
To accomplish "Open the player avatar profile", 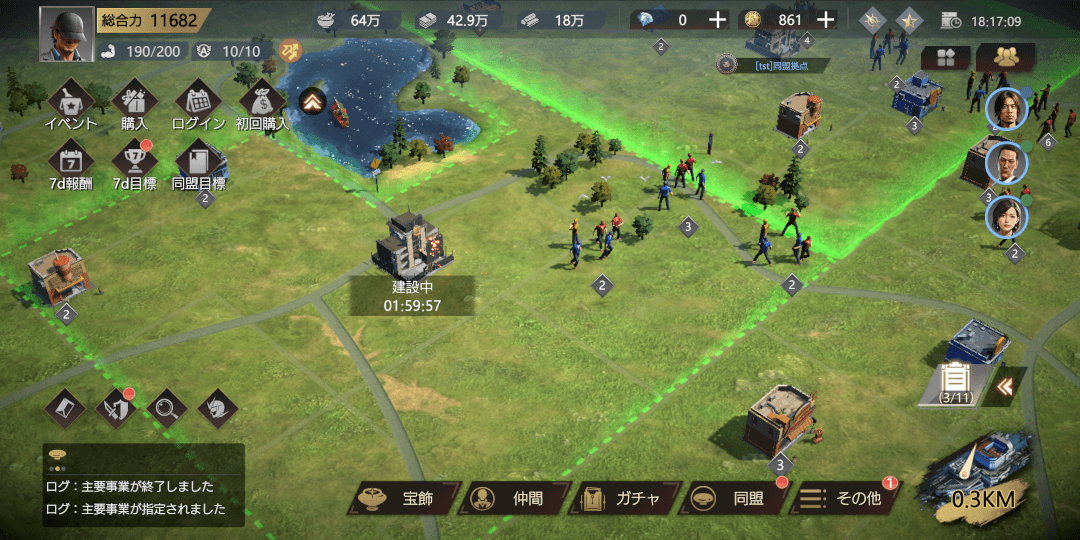I will coord(67,34).
